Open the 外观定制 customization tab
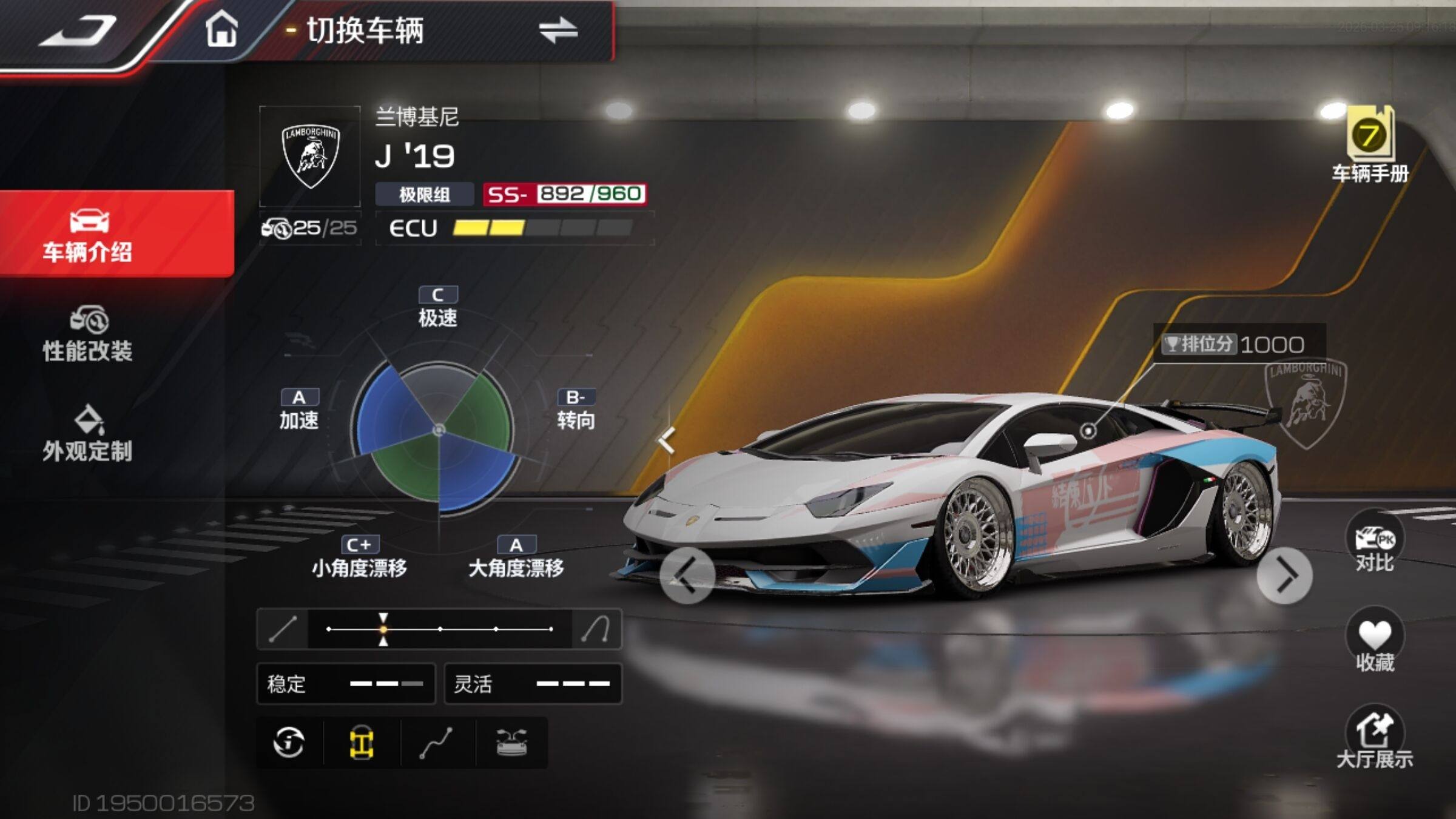 tap(88, 434)
